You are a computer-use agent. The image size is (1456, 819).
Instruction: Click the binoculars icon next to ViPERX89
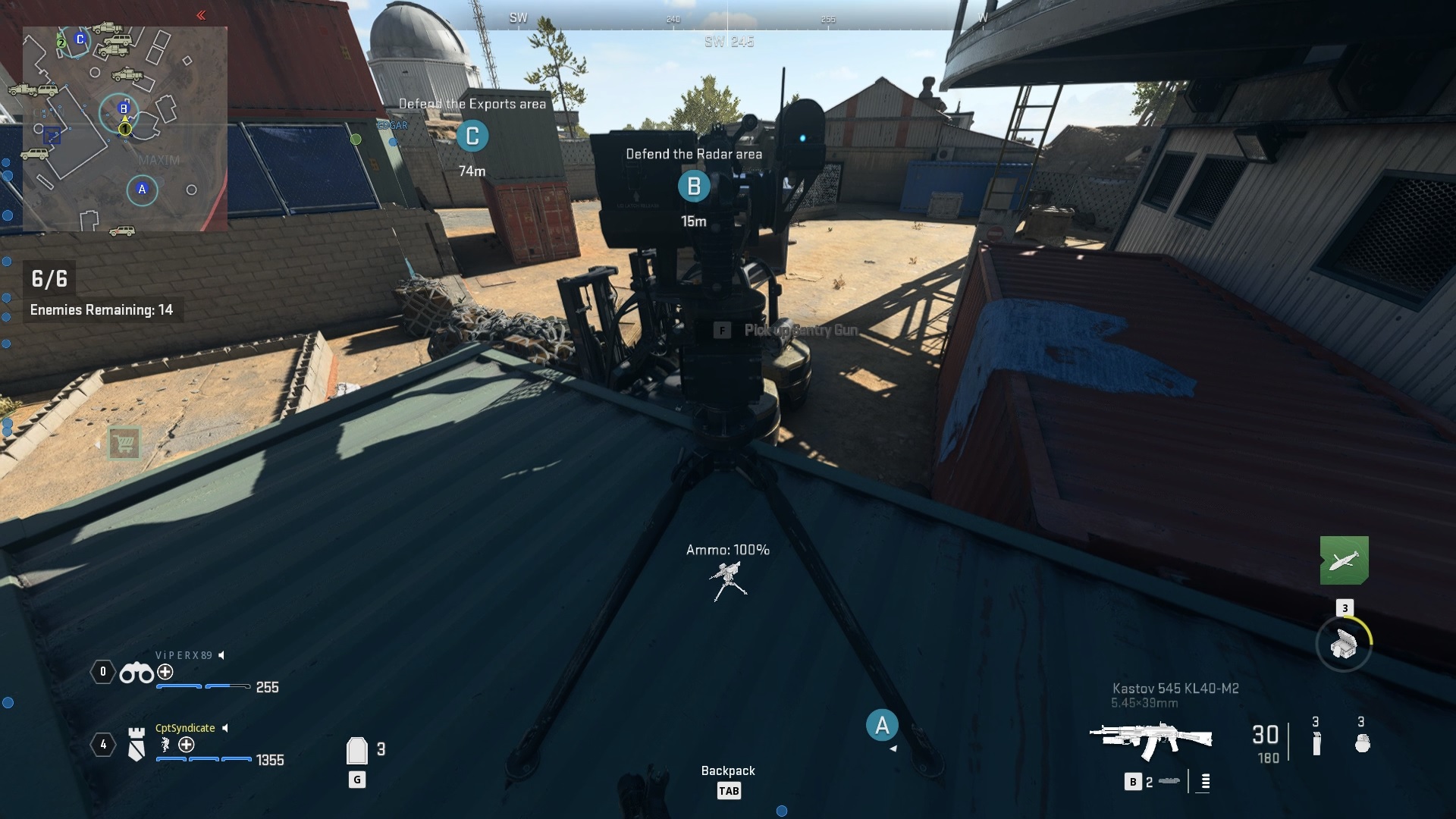tap(138, 673)
